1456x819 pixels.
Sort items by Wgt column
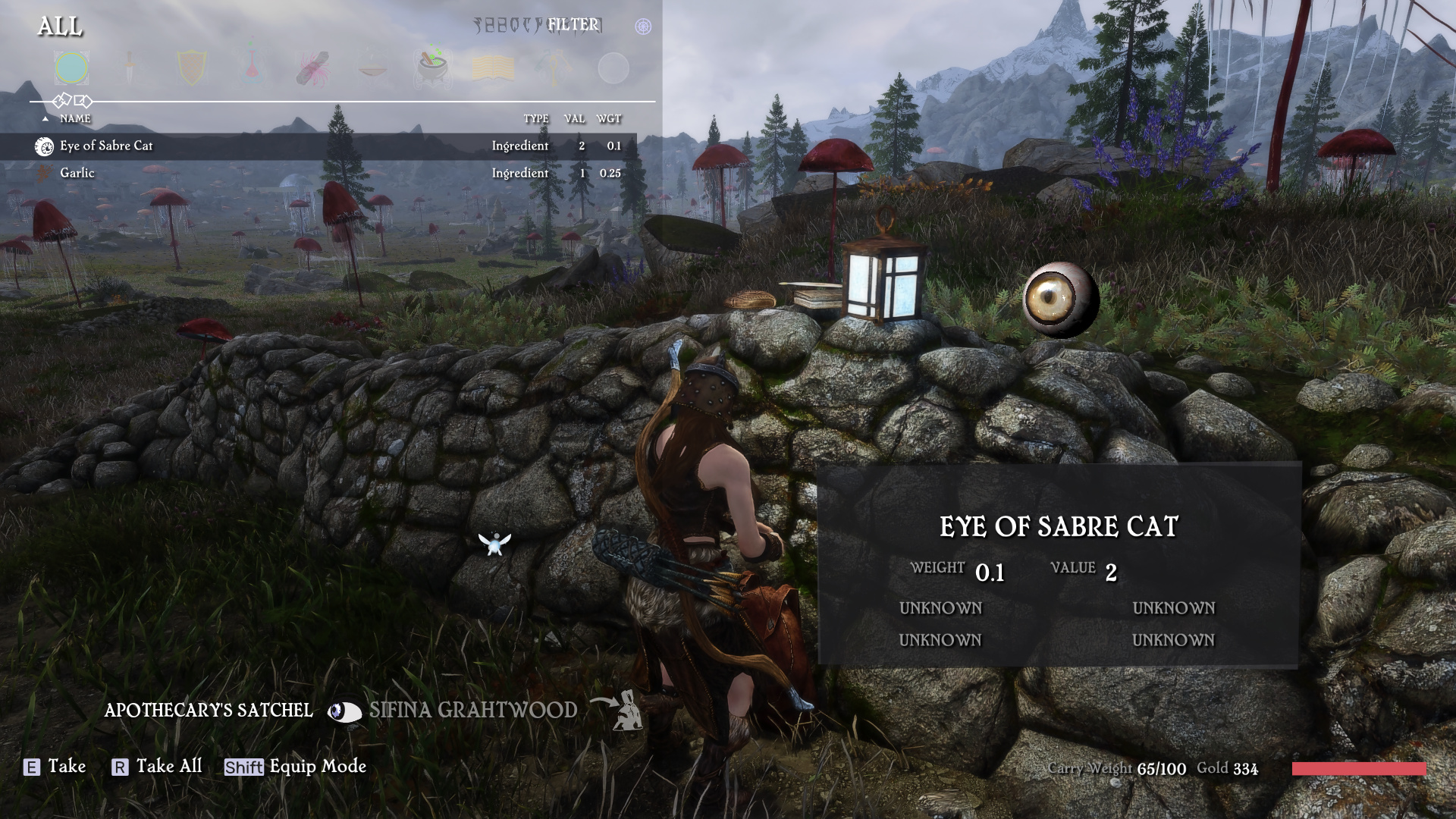point(608,118)
